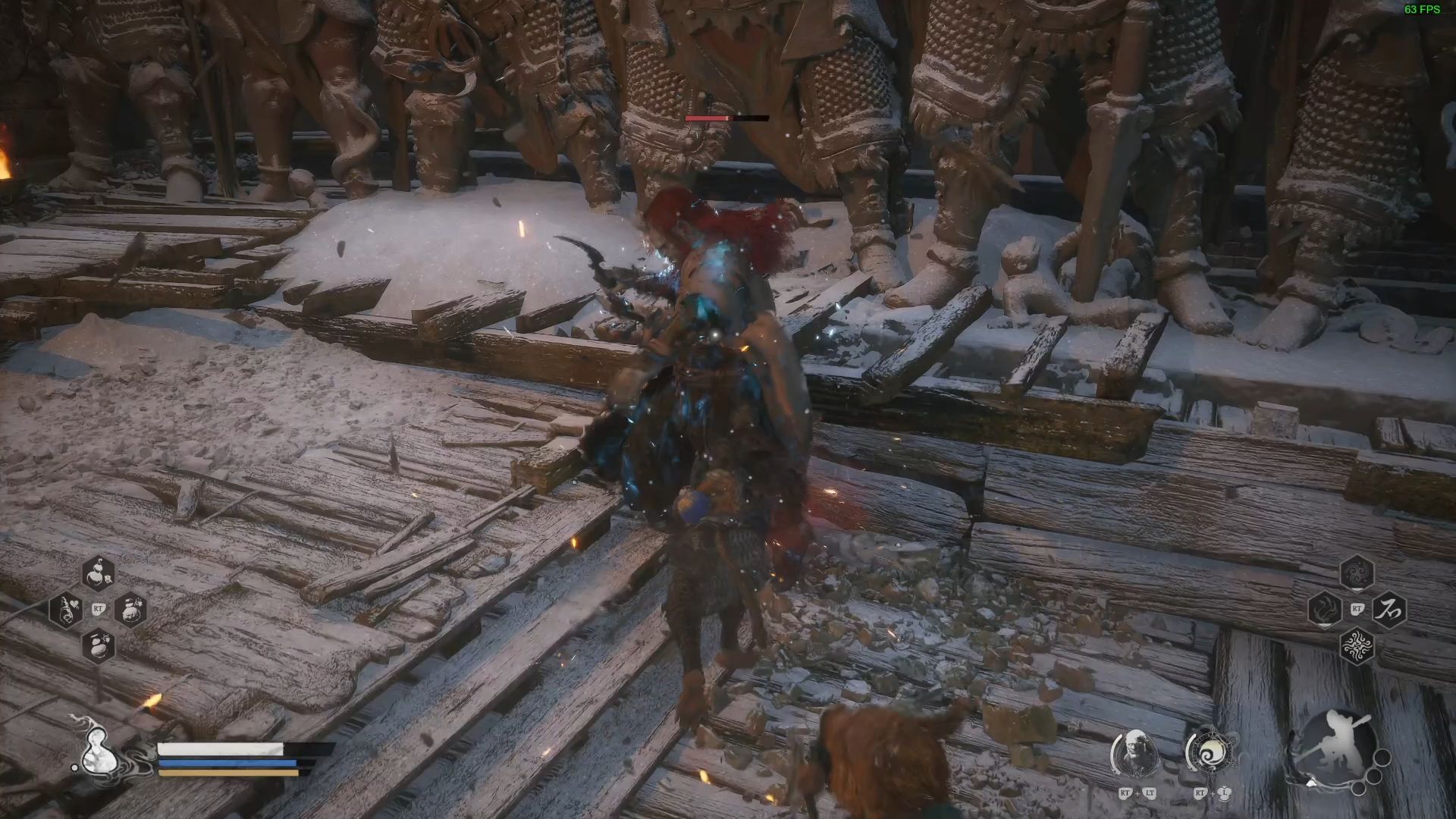Activate the swirl vessel ability icon
Viewport: 1456px width, 819px height.
1209,753
